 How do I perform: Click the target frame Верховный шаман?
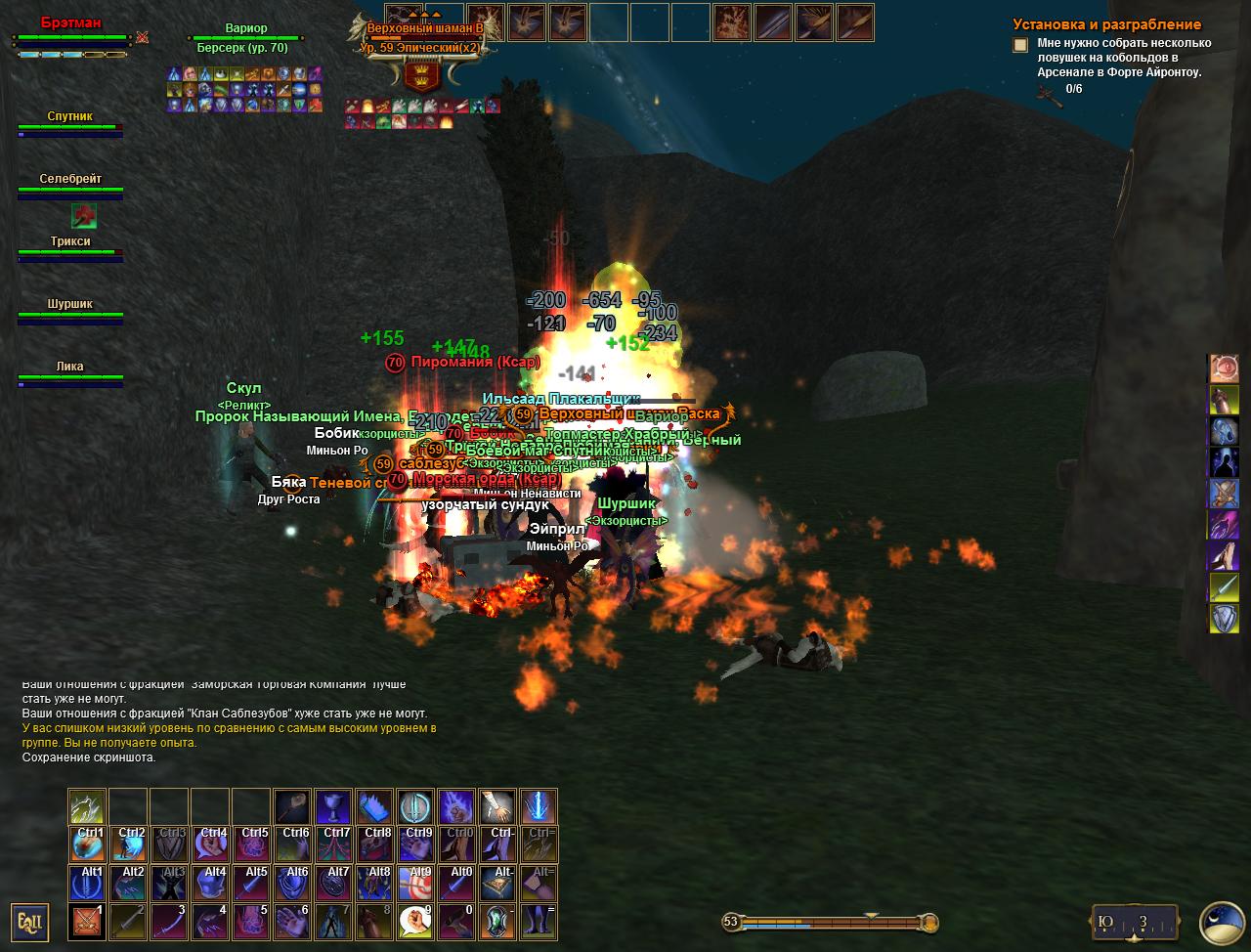click(426, 37)
